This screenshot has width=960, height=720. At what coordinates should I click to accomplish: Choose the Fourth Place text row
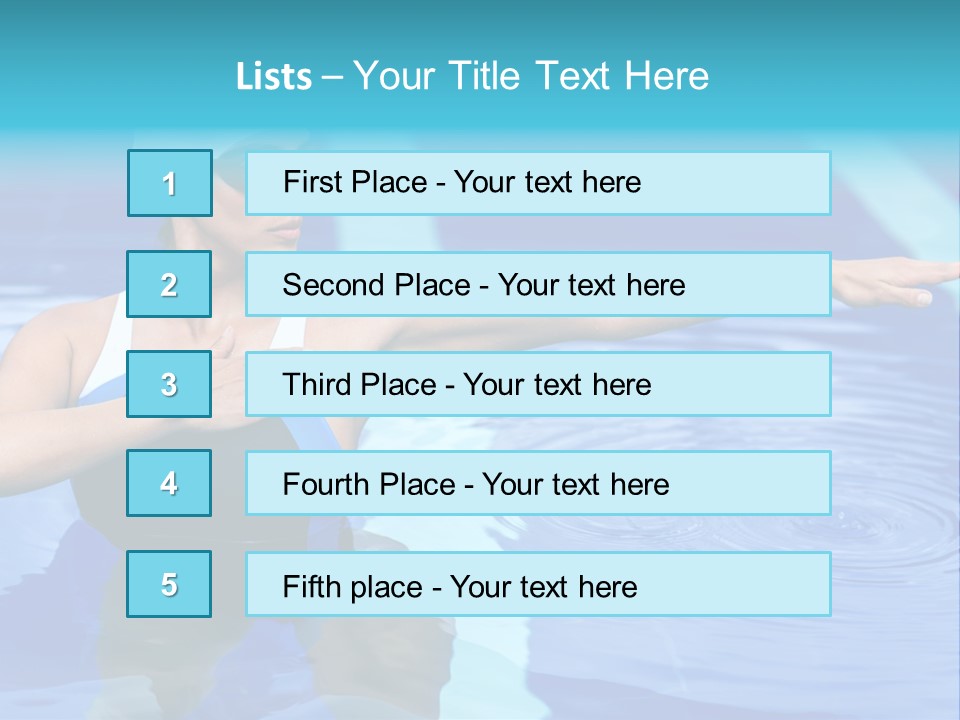[x=538, y=484]
